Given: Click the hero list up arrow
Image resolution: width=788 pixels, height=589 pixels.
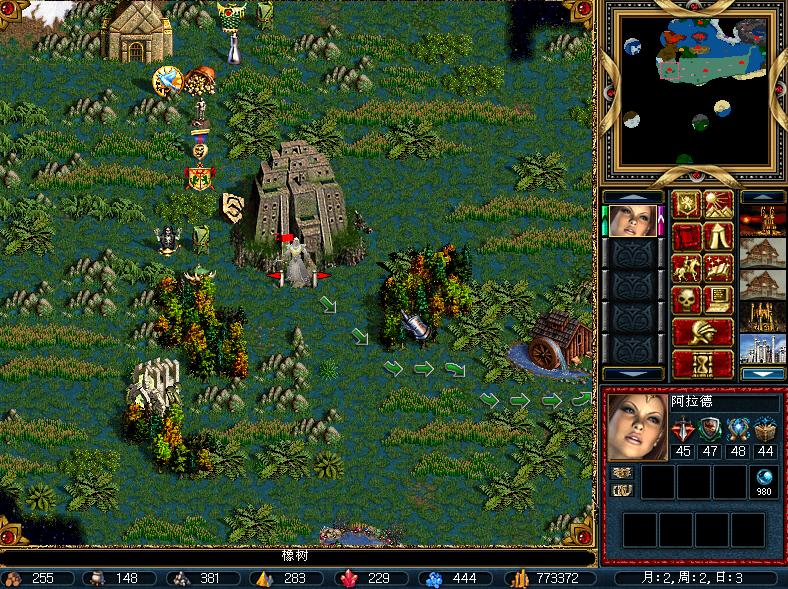Looking at the screenshot, I should pos(632,196).
